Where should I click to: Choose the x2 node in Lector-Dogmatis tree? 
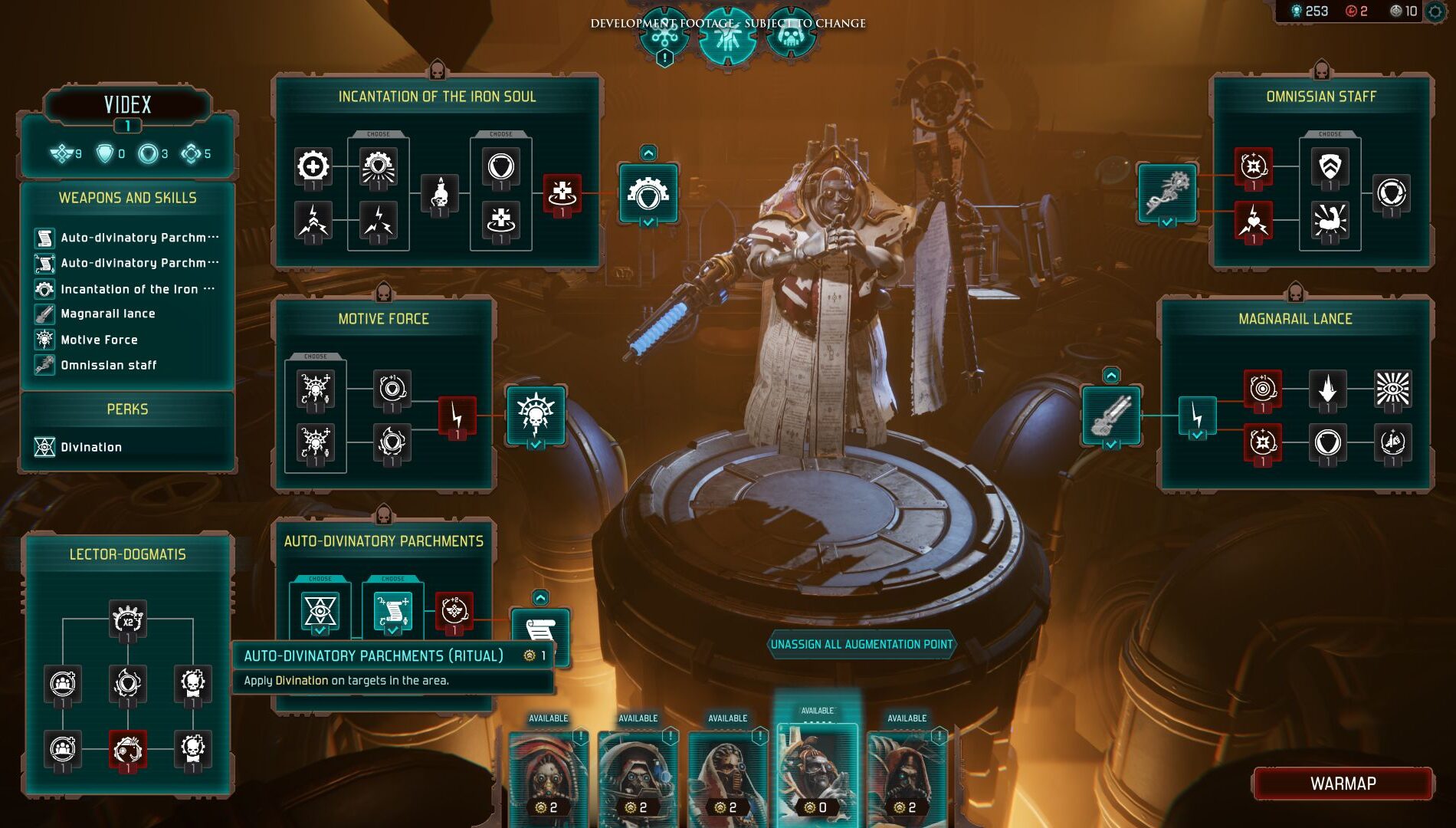point(128,619)
